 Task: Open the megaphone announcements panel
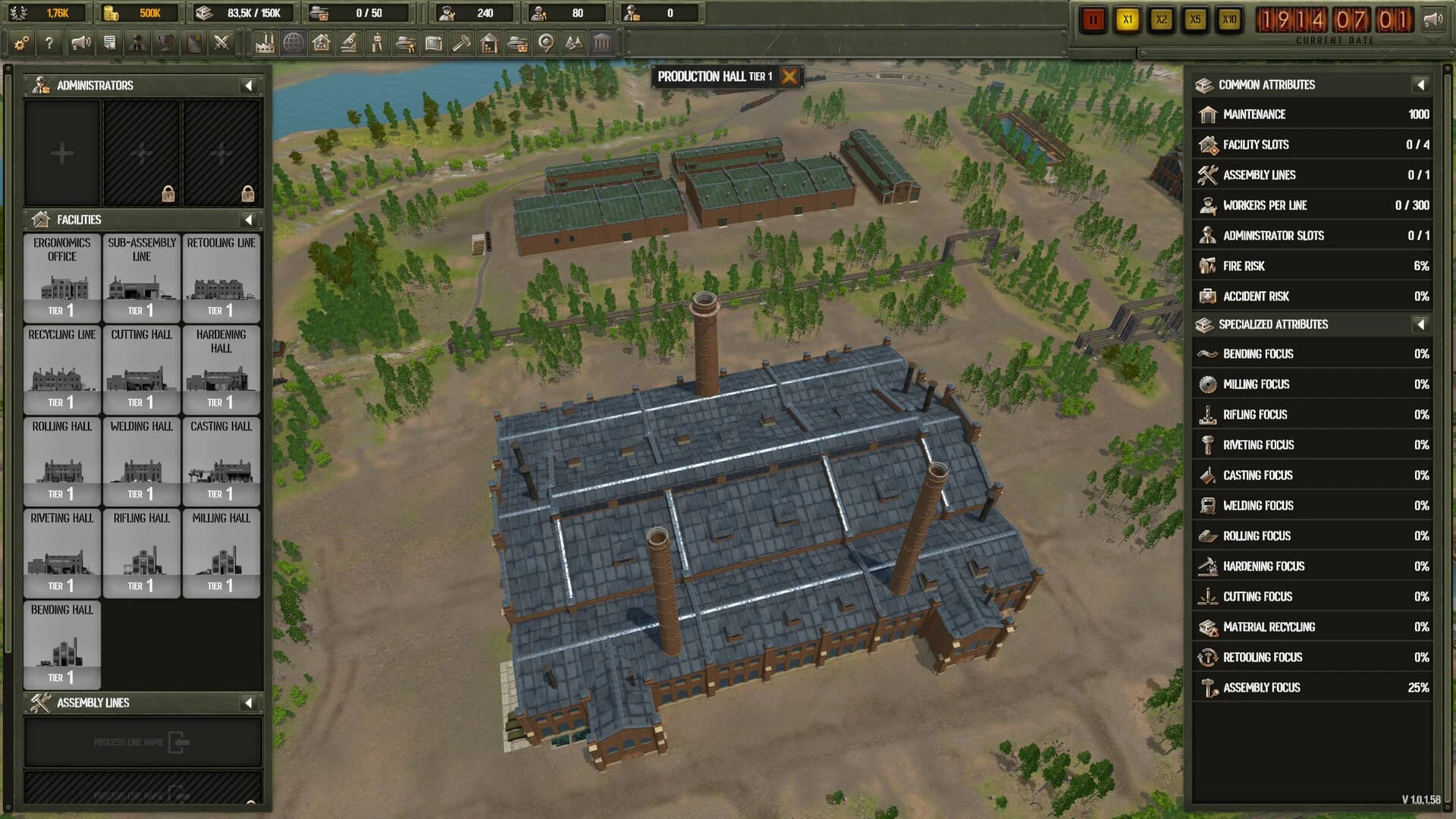pyautogui.click(x=80, y=43)
